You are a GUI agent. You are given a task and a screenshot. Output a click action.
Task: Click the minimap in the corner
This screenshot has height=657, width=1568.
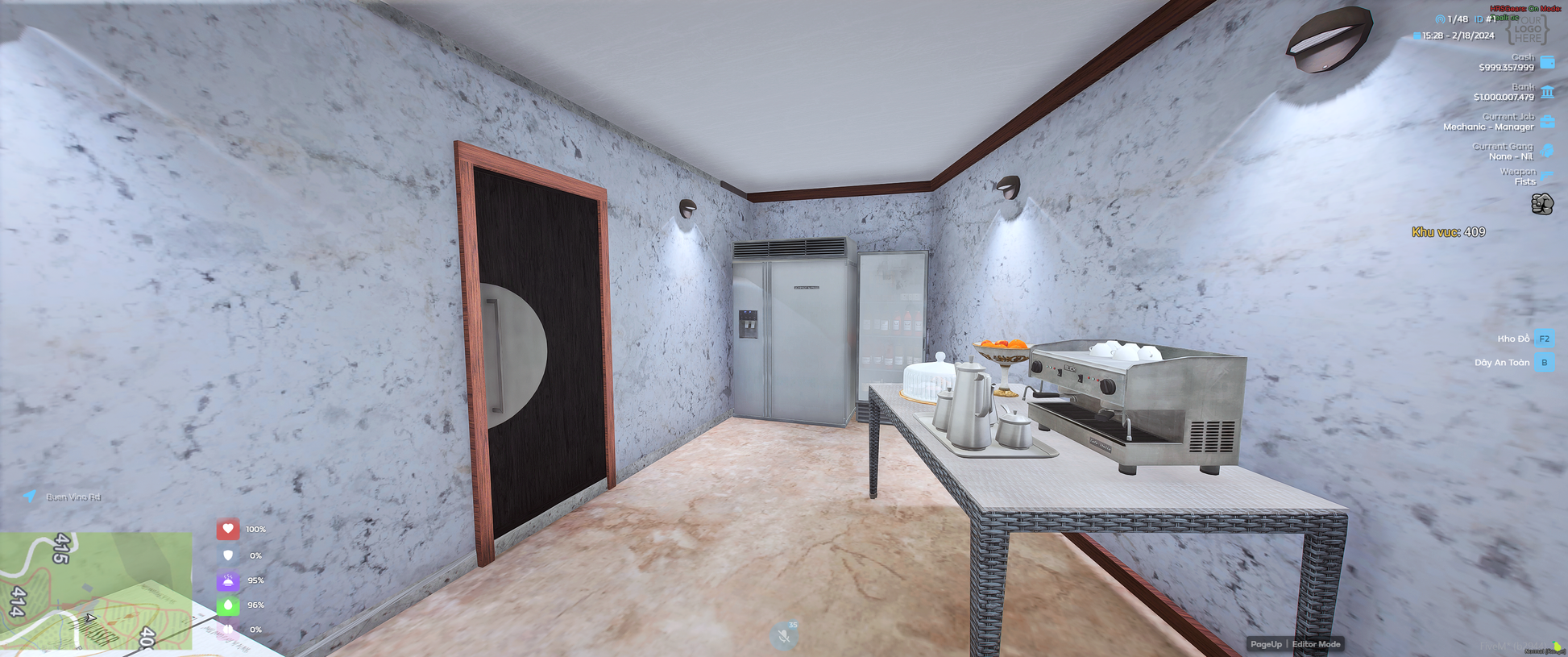click(x=96, y=590)
